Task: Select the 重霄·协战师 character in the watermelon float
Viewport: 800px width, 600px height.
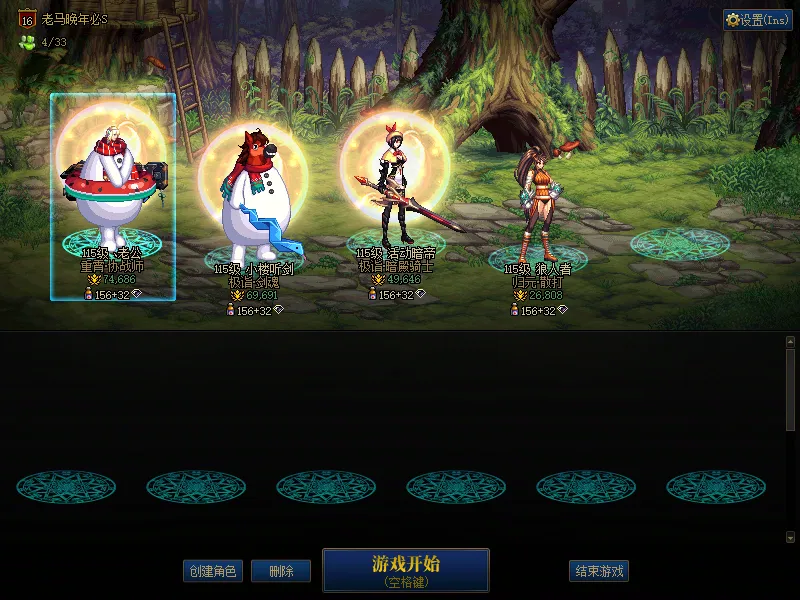Action: coord(112,190)
